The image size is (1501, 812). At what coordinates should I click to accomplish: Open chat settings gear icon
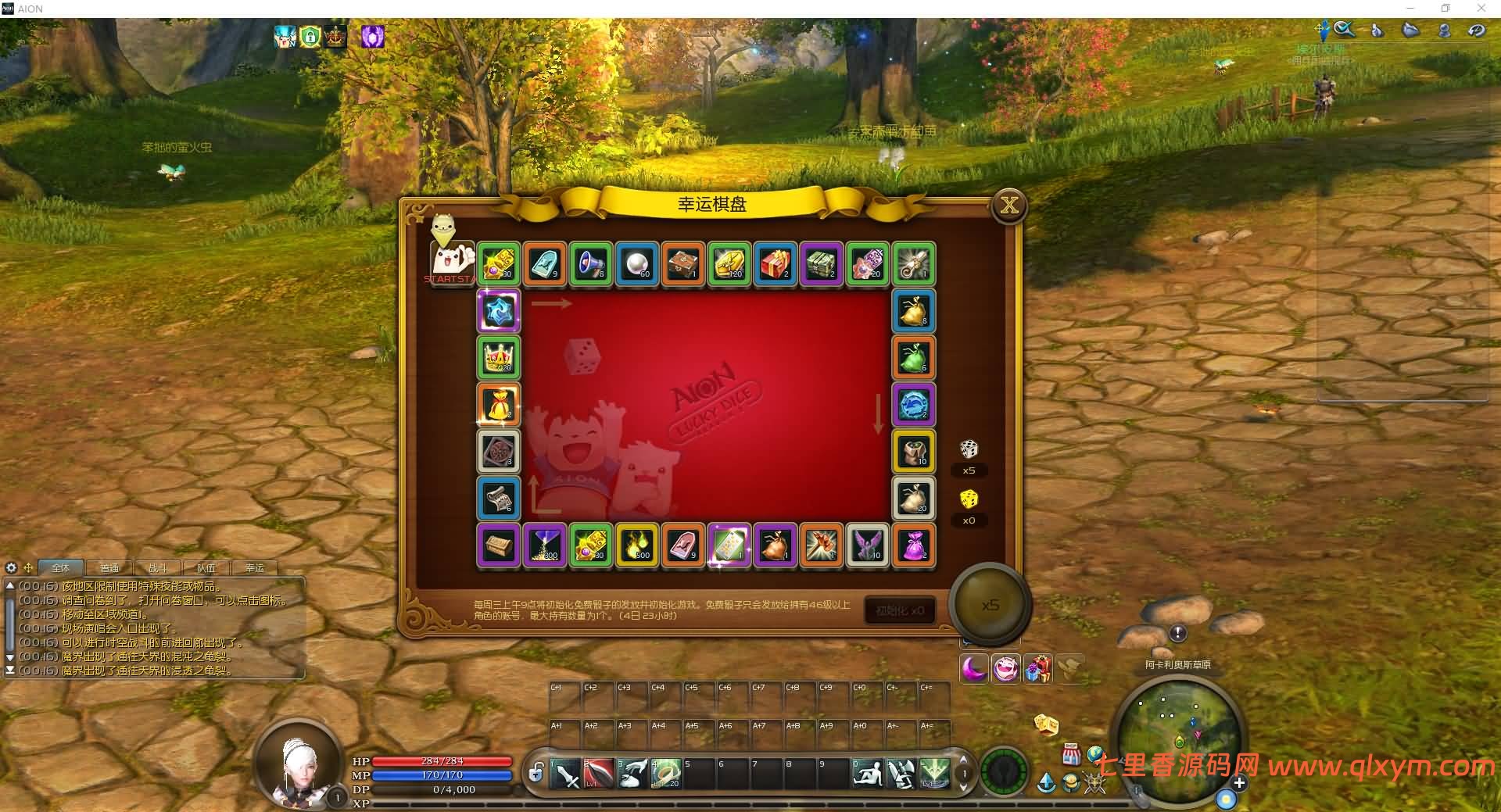(11, 568)
